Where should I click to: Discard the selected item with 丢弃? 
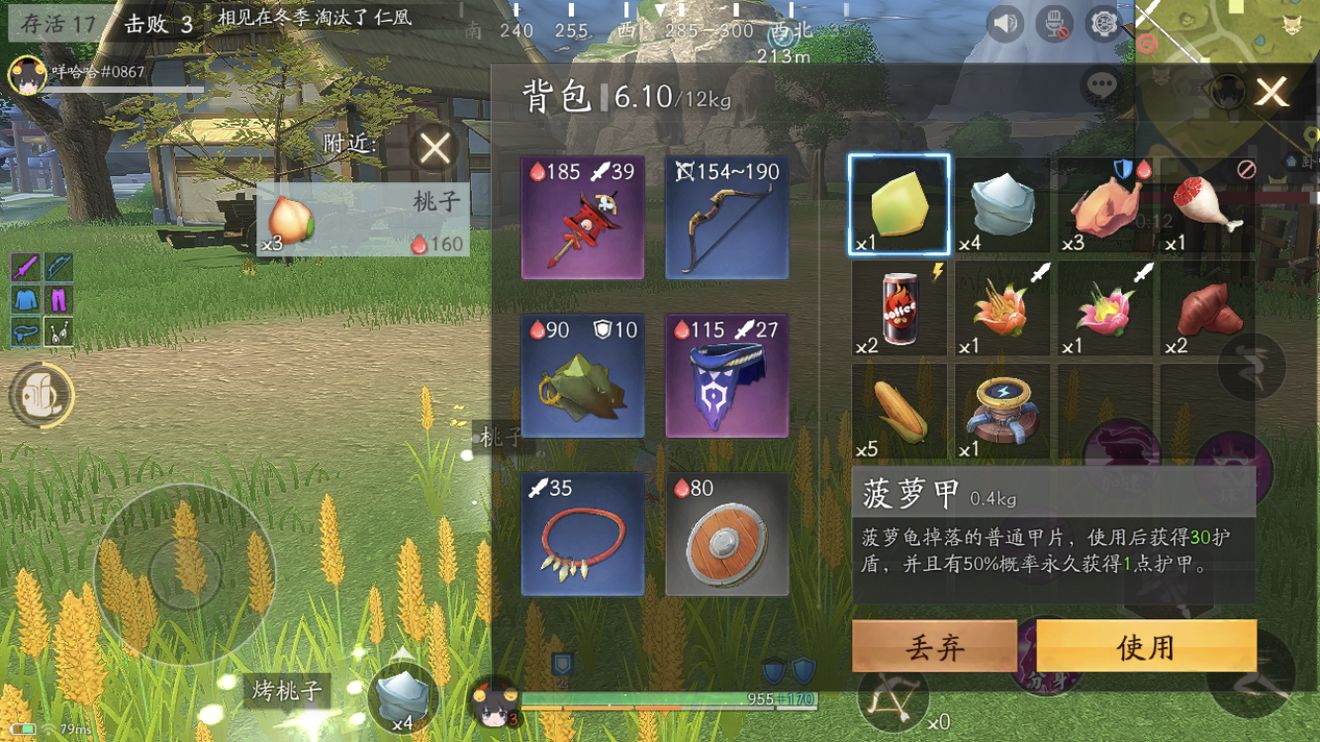[x=934, y=646]
